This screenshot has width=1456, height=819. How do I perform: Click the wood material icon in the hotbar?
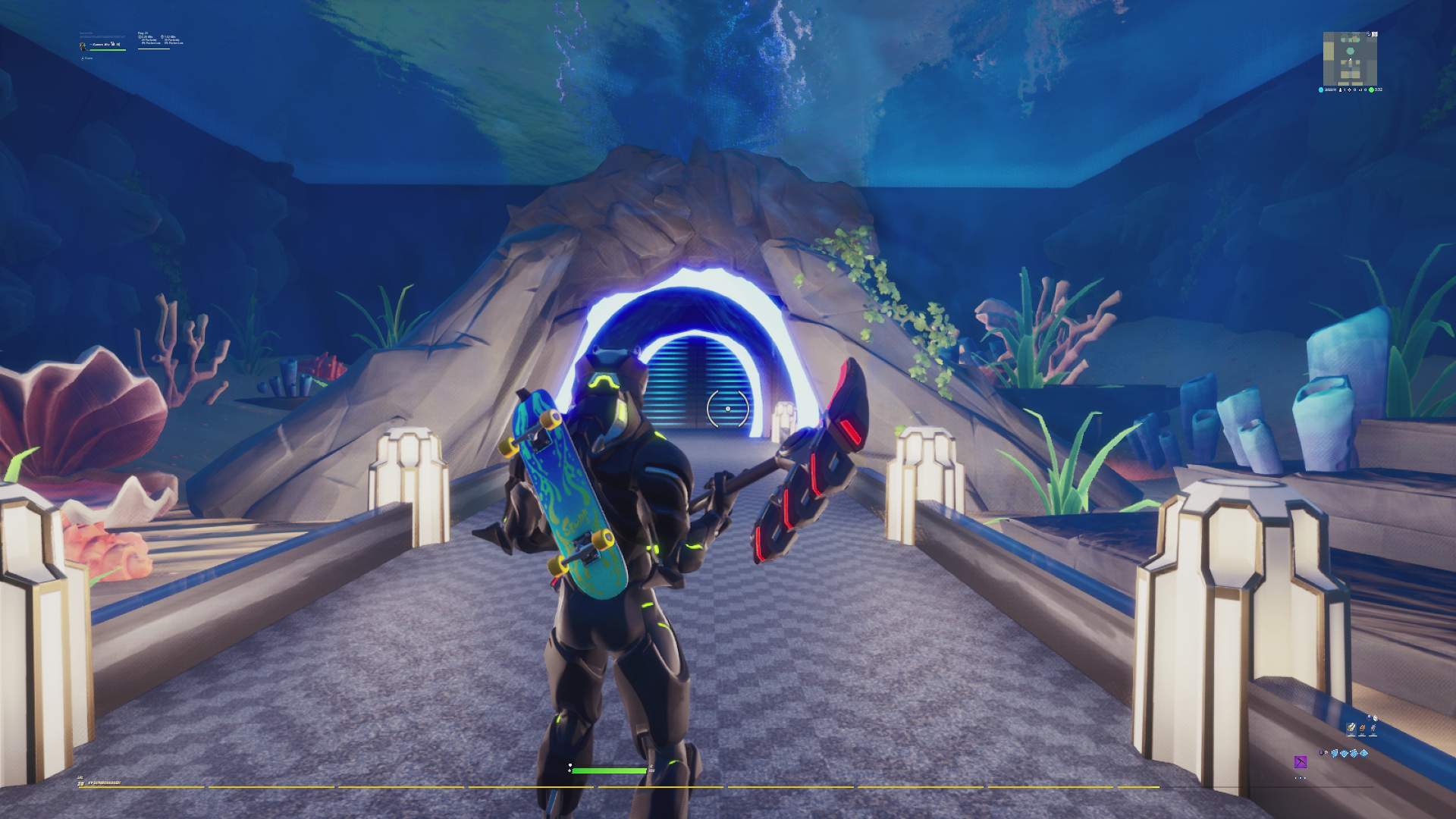pyautogui.click(x=1351, y=728)
